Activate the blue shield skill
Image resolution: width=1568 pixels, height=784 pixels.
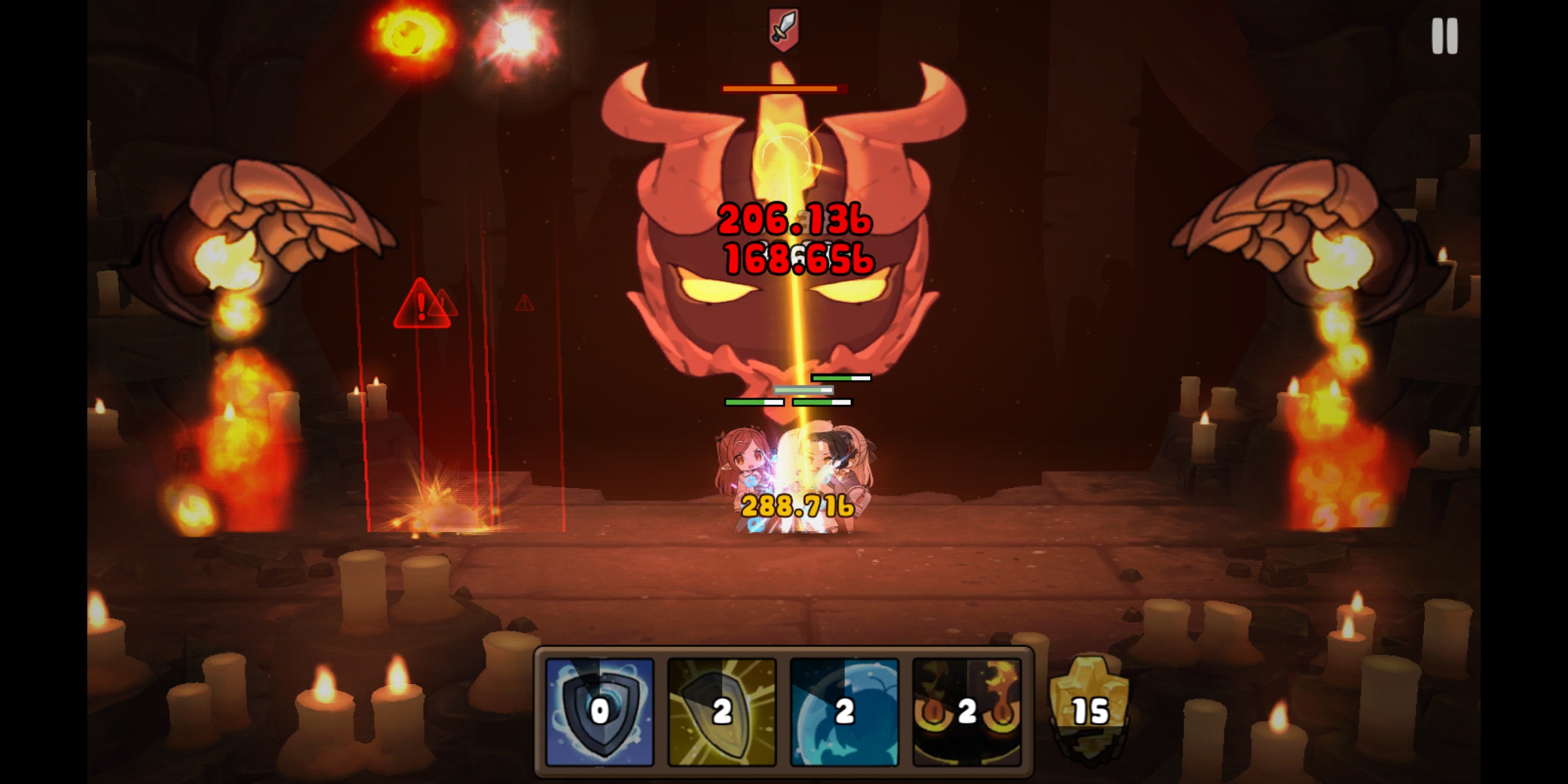coord(599,712)
